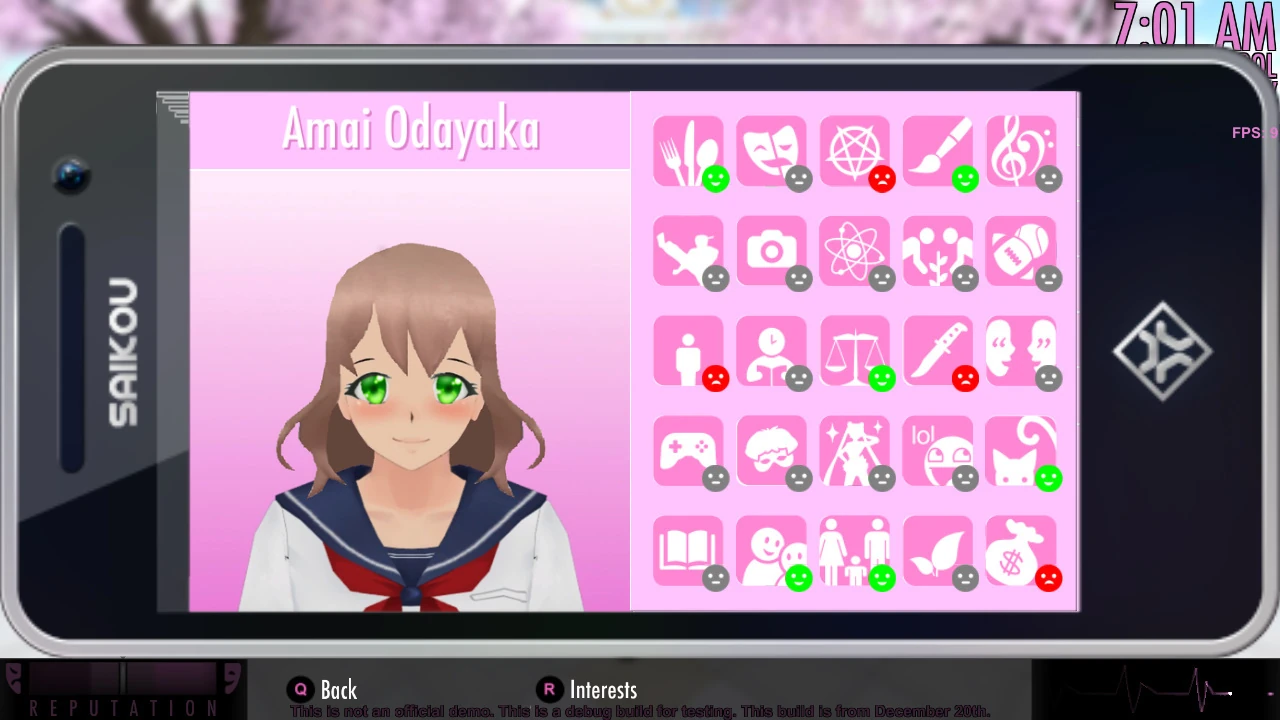The width and height of the screenshot is (1280, 720).
Task: Click the money bag interest icon
Action: coord(1021,552)
